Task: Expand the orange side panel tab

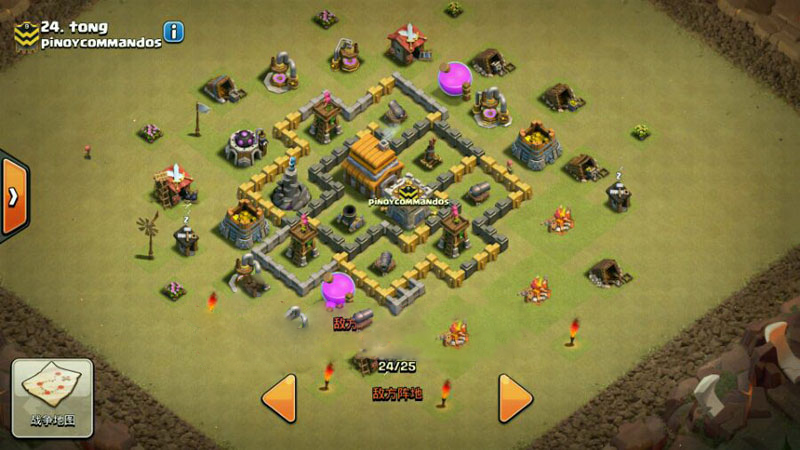Action: [x=13, y=196]
